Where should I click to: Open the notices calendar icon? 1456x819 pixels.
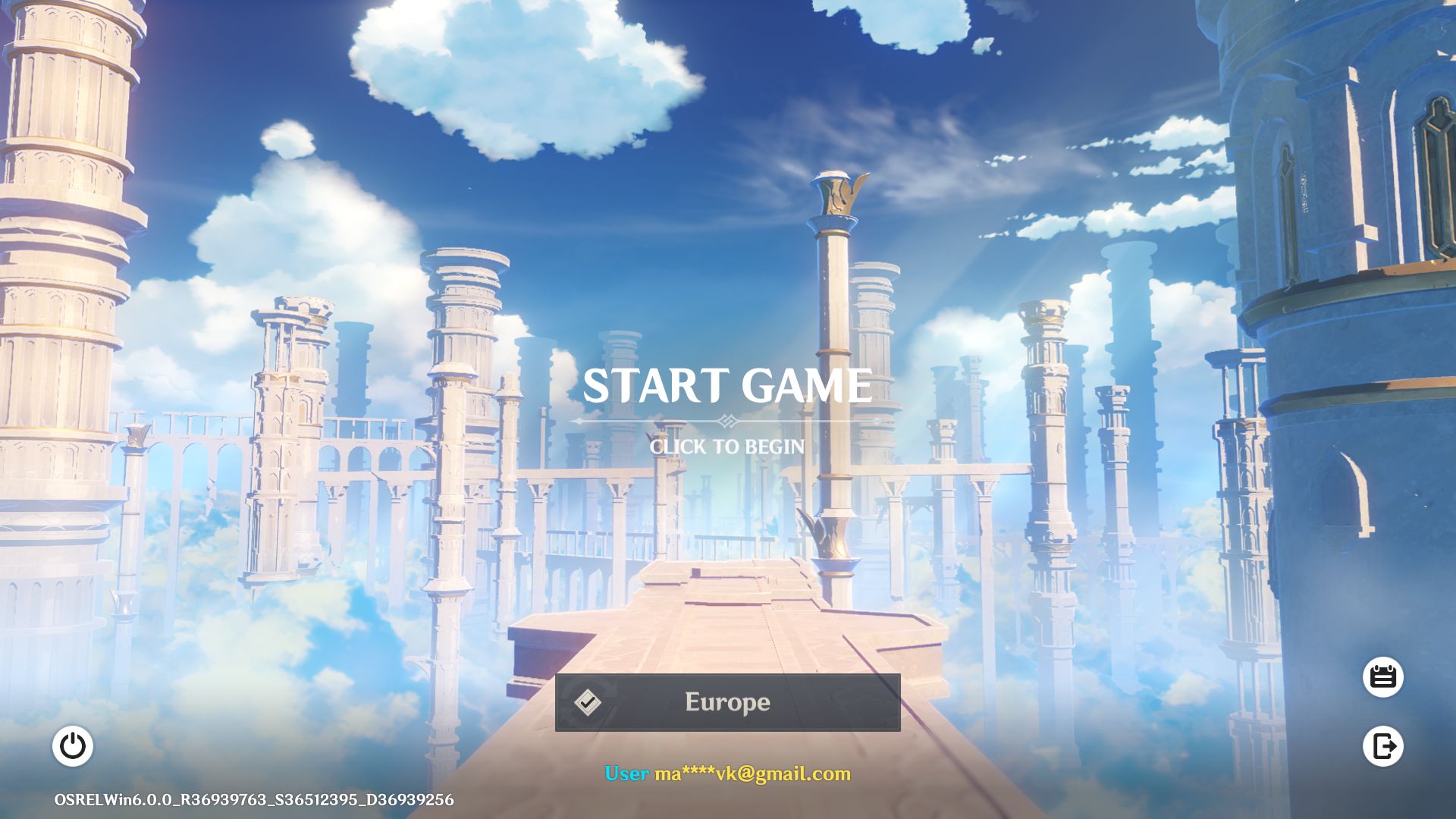pos(1383,676)
